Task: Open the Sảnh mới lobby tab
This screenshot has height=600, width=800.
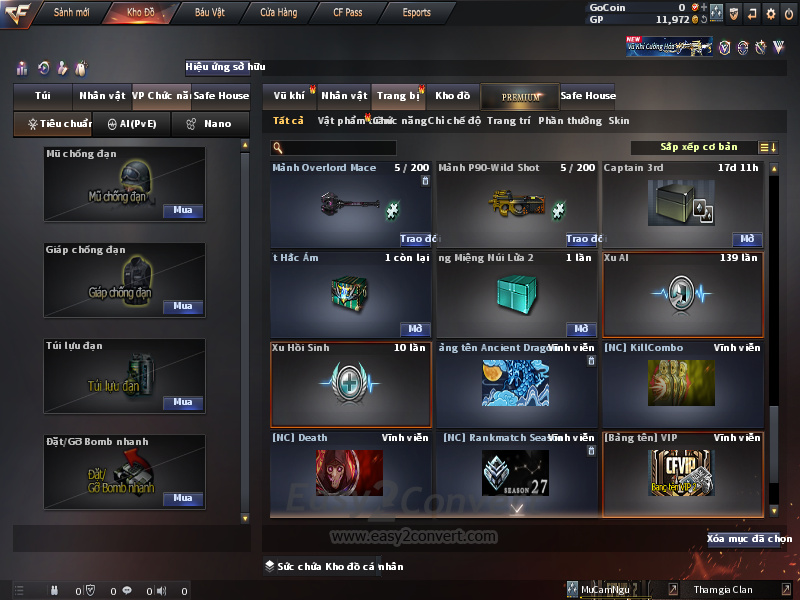Action: click(x=72, y=13)
